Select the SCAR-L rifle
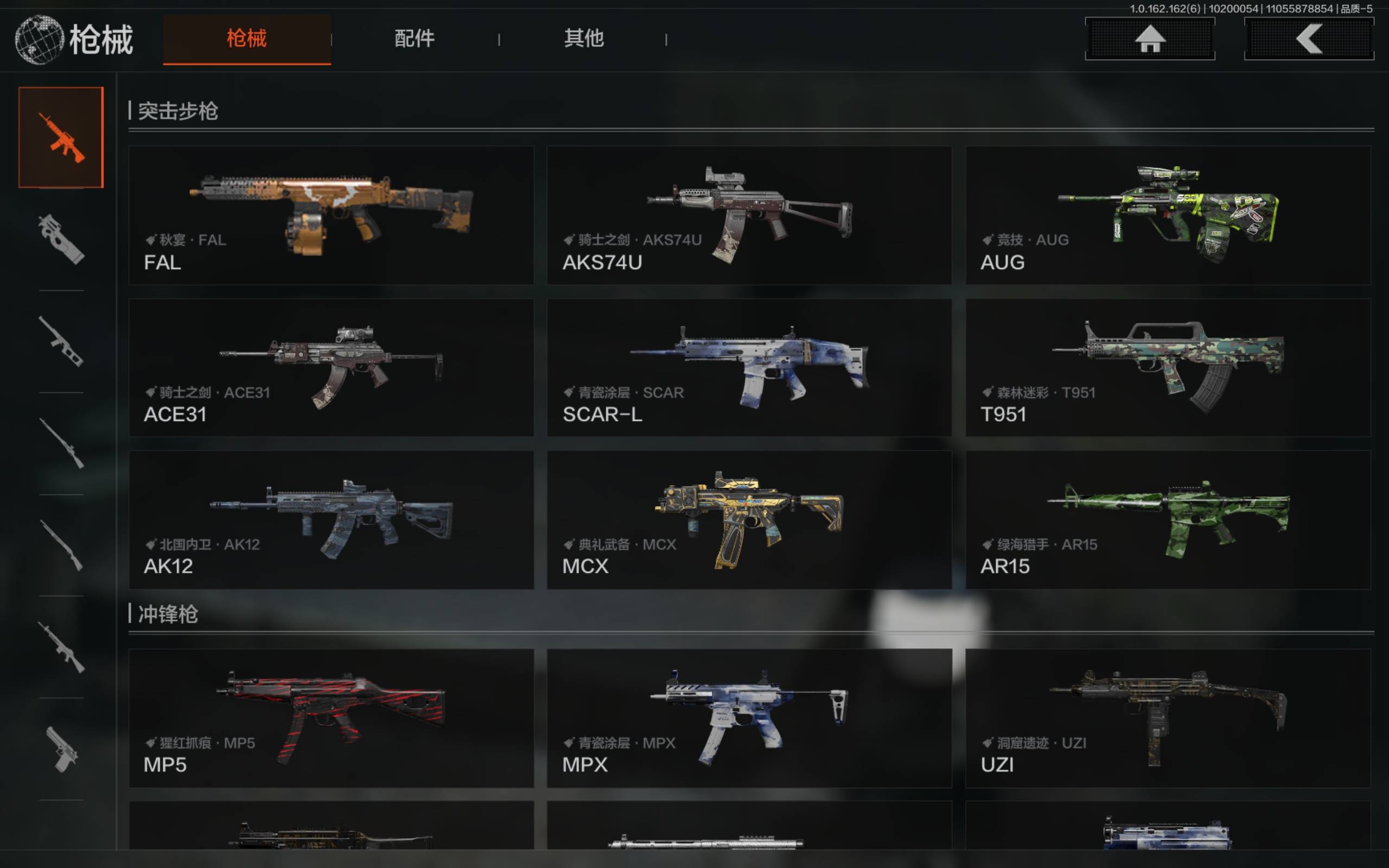Viewport: 1389px width, 868px height. pyautogui.click(x=749, y=367)
